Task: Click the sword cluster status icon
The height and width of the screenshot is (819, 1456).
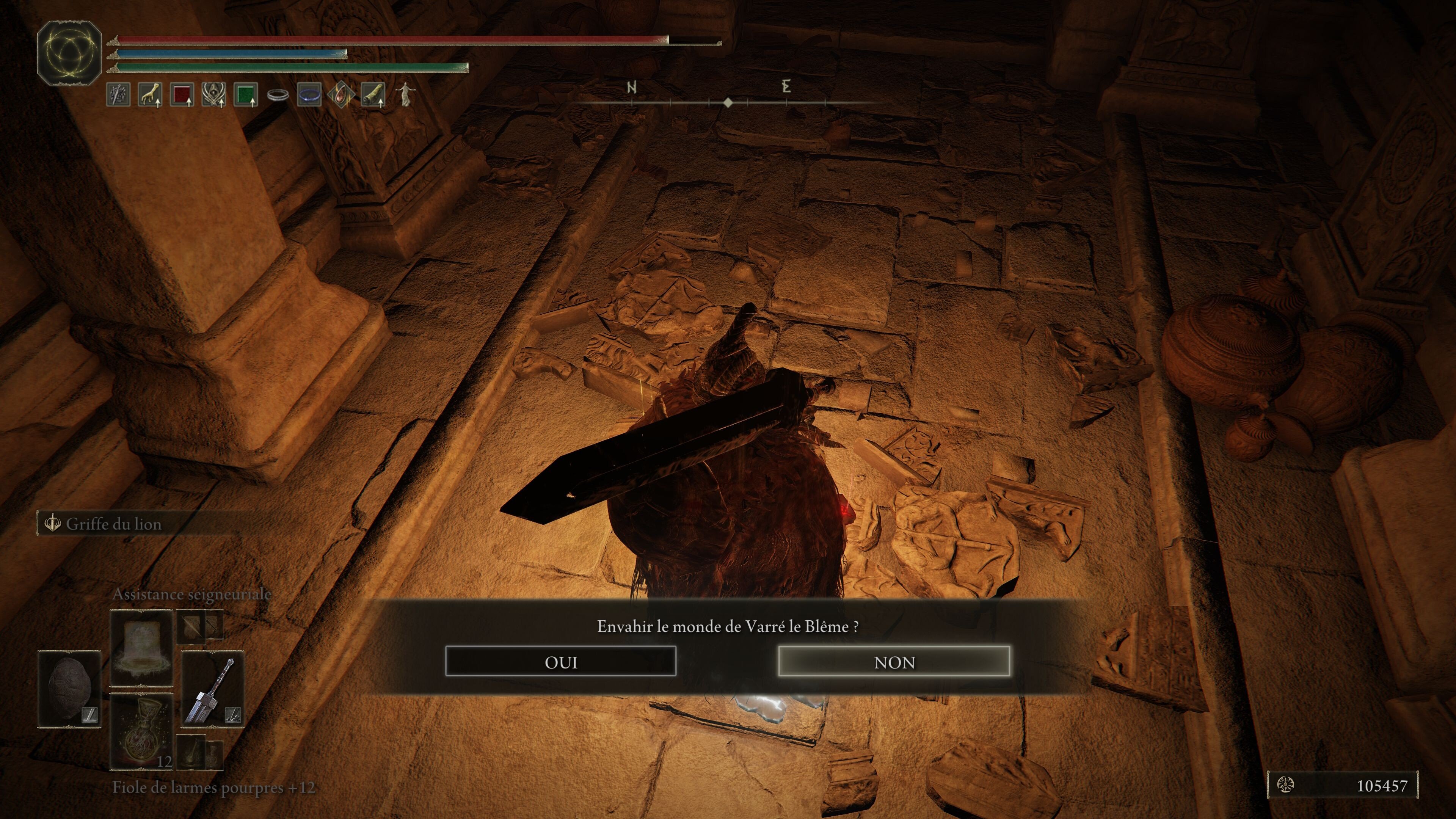Action: click(118, 94)
